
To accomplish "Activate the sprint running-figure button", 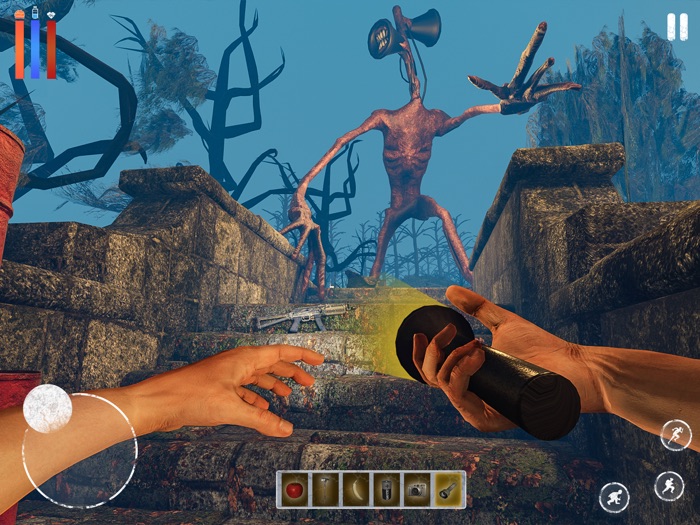I will click(675, 435).
